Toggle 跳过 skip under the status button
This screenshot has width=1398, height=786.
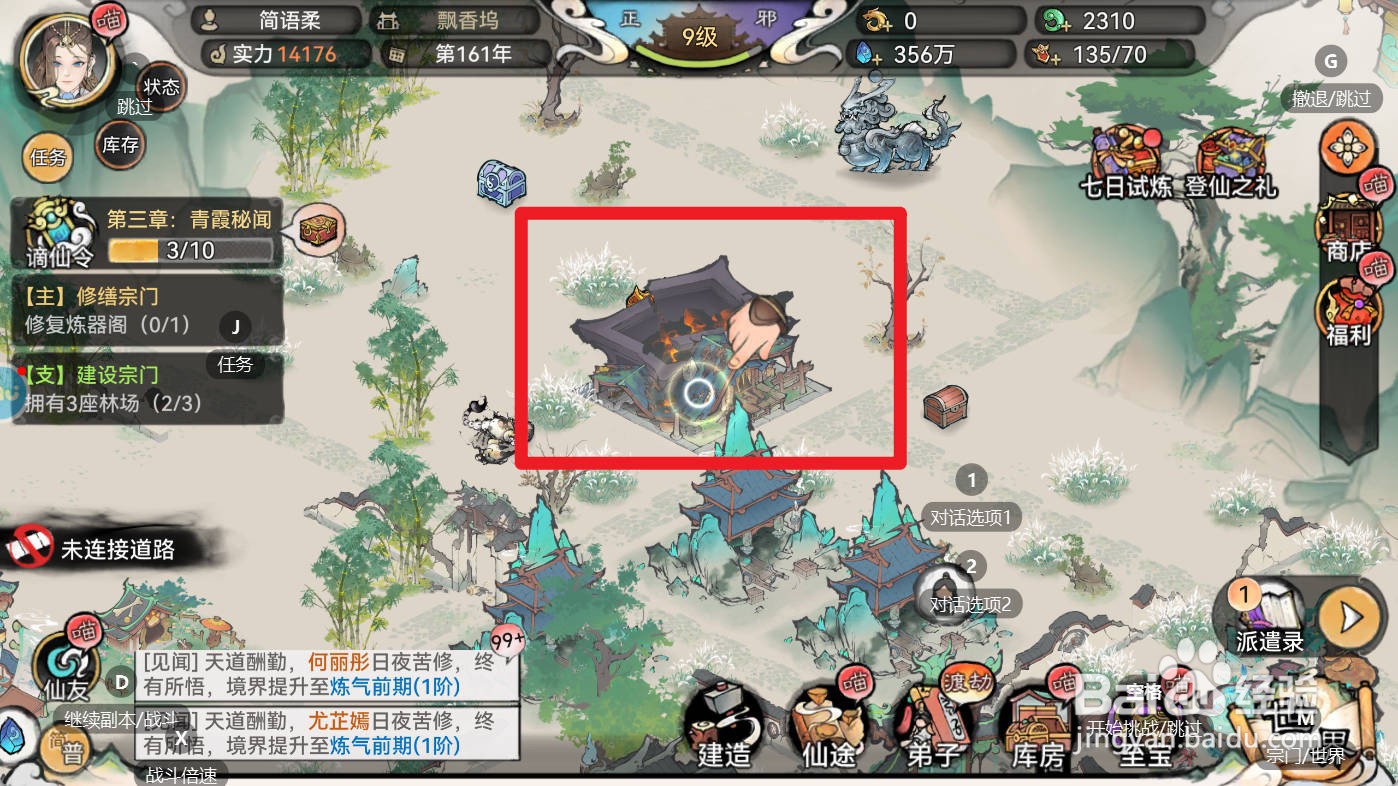coord(133,108)
